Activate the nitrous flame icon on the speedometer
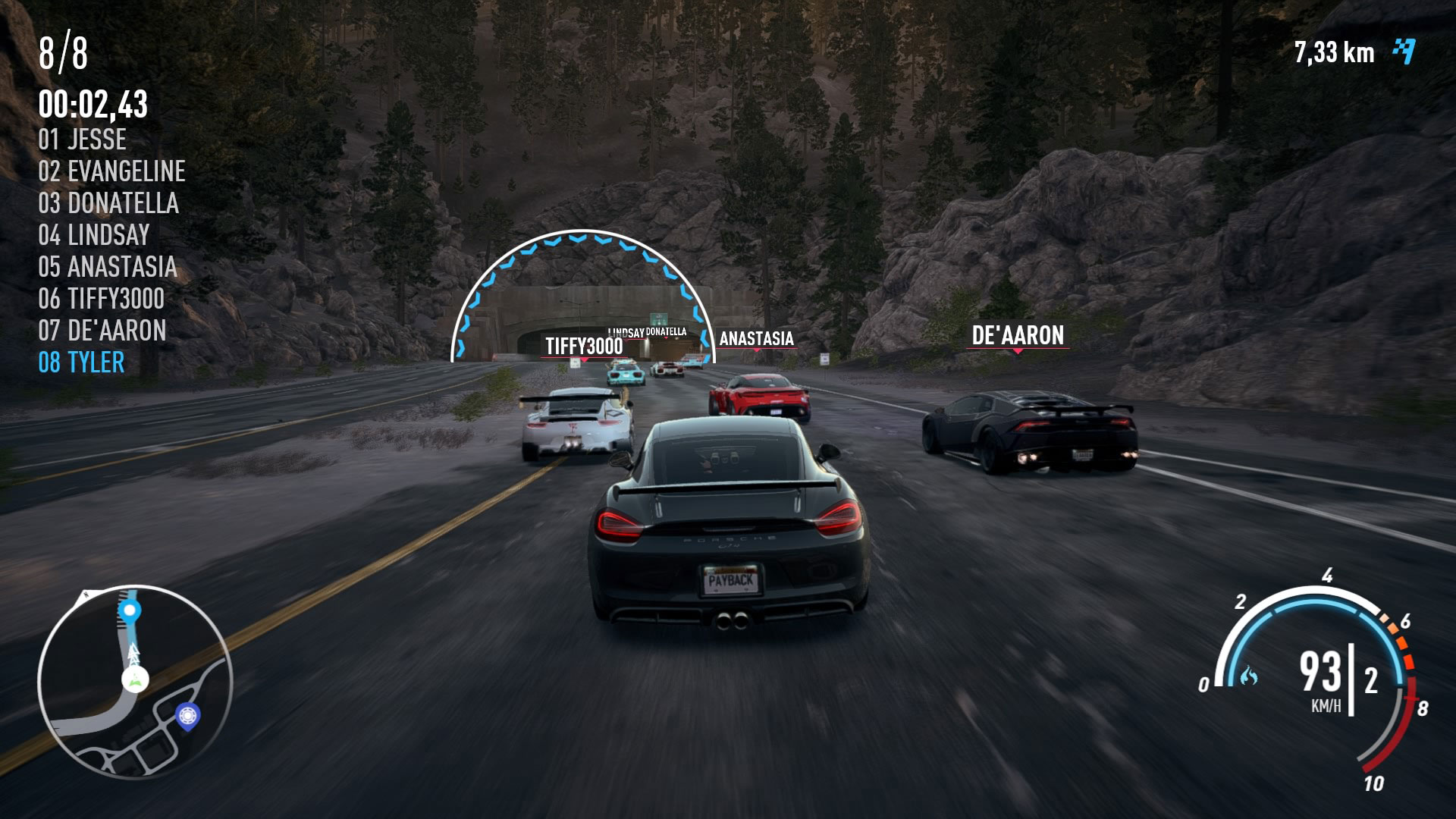 click(1248, 675)
